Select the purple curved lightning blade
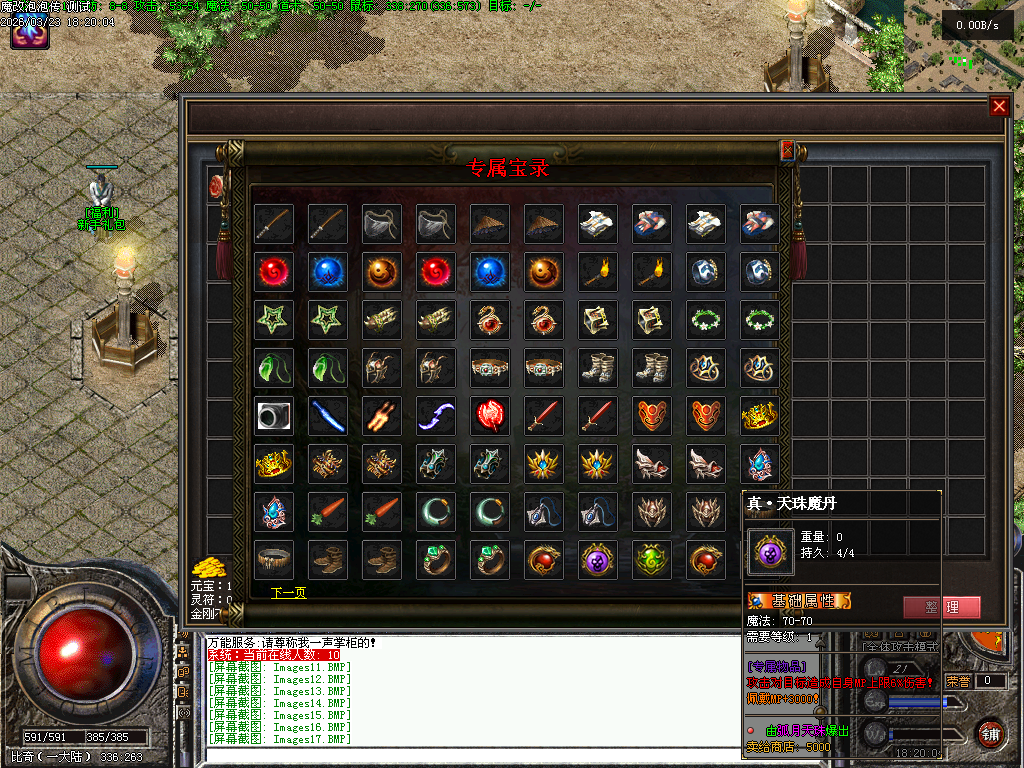 tap(436, 416)
